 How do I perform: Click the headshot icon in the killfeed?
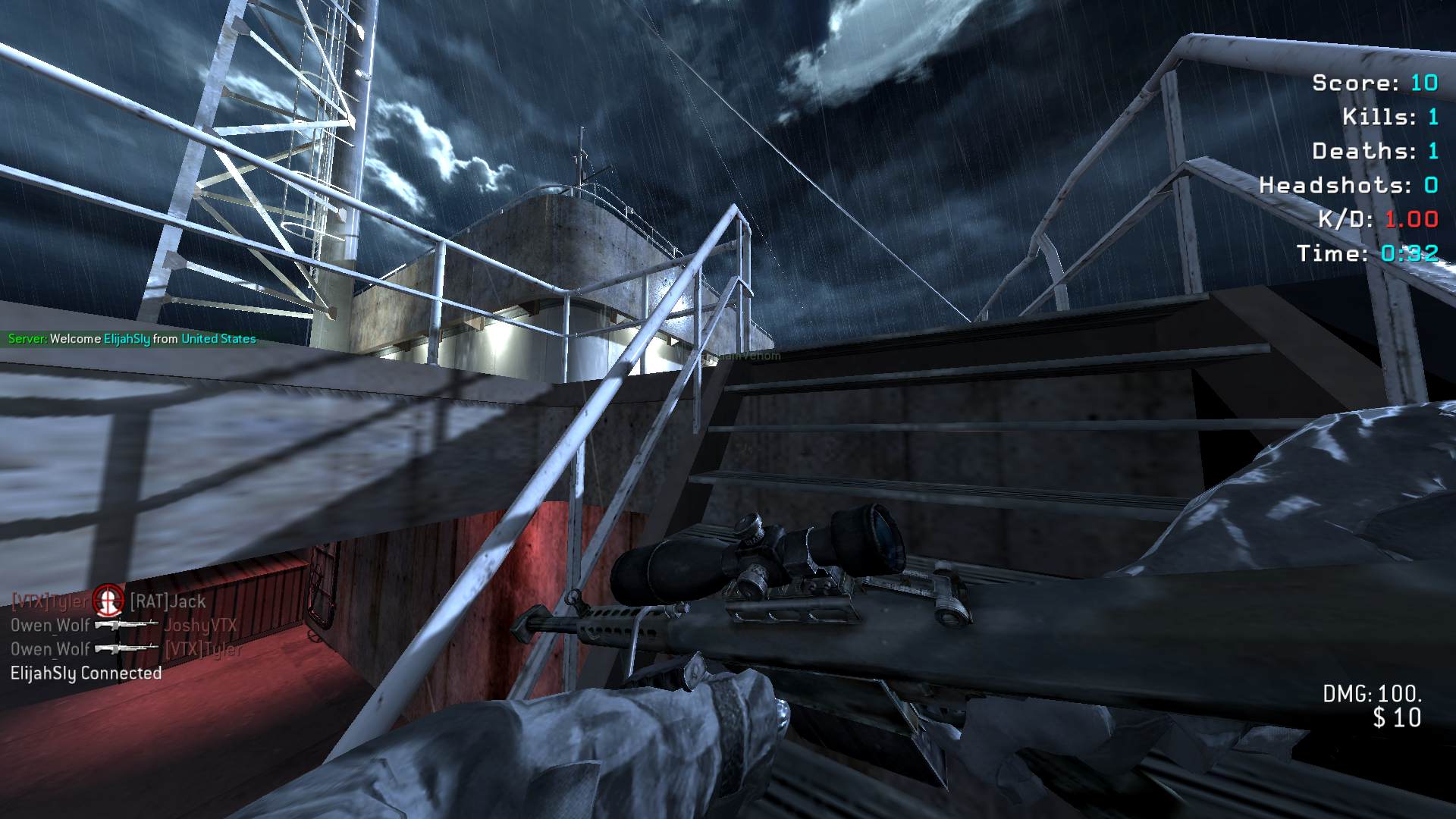click(x=108, y=601)
